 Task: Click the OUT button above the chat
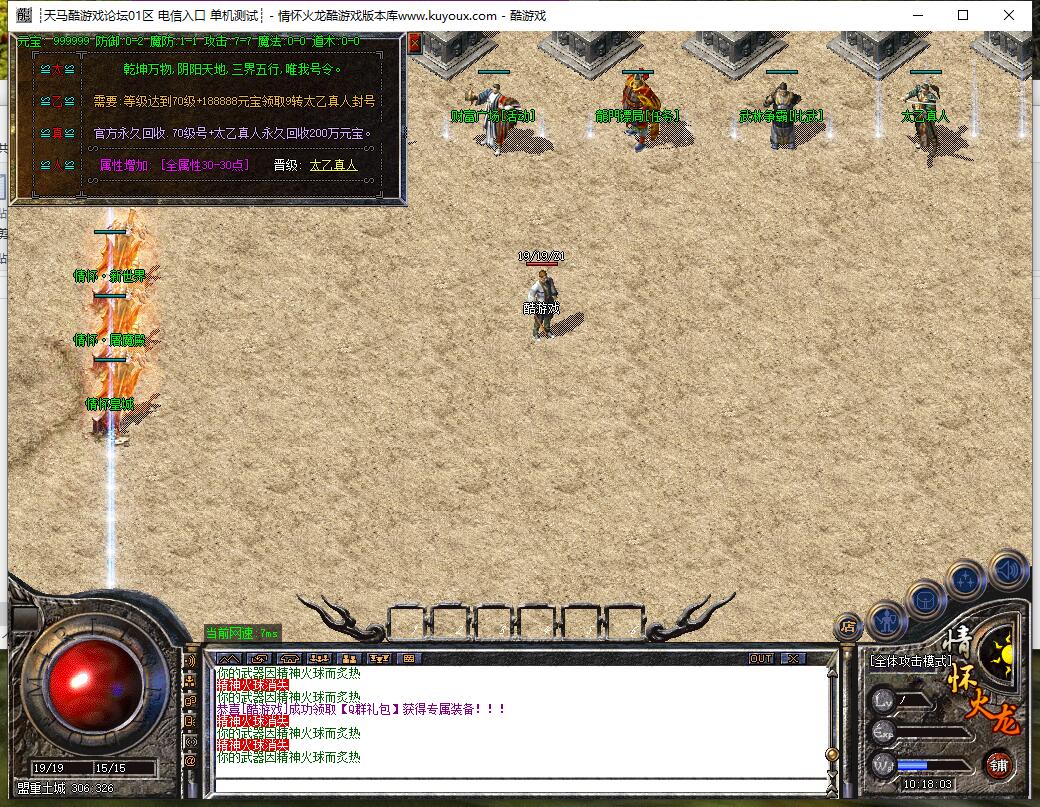pos(761,658)
